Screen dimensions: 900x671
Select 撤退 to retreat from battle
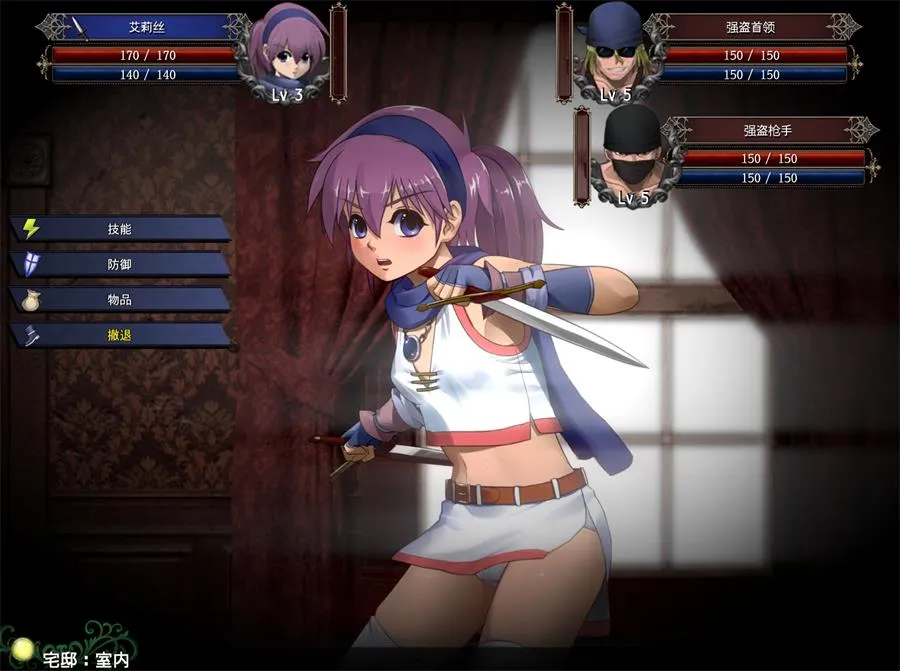pyautogui.click(x=120, y=335)
